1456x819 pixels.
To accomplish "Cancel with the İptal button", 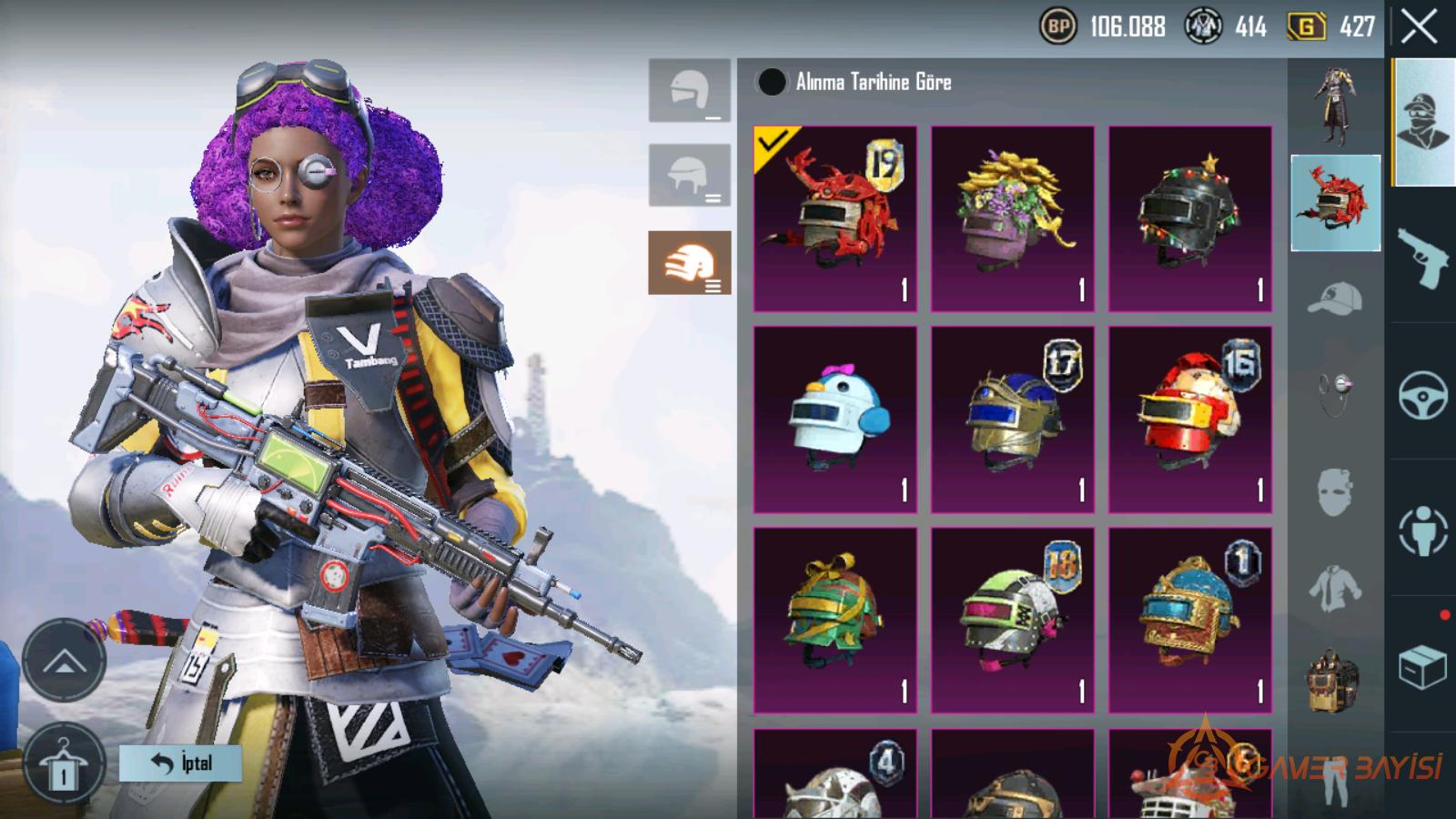I will click(x=180, y=763).
